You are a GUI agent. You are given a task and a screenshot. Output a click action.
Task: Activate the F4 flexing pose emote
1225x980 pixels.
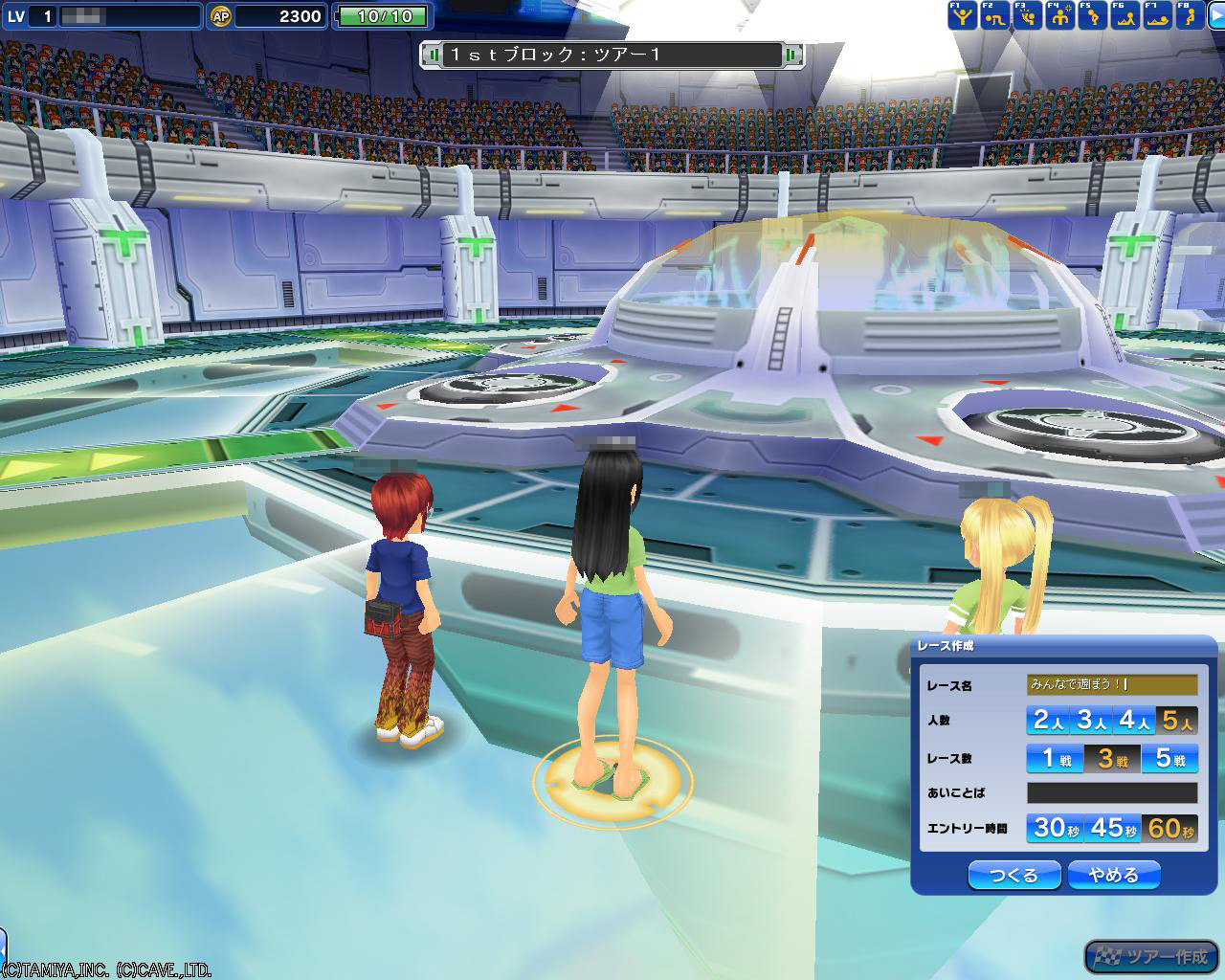click(x=1059, y=15)
